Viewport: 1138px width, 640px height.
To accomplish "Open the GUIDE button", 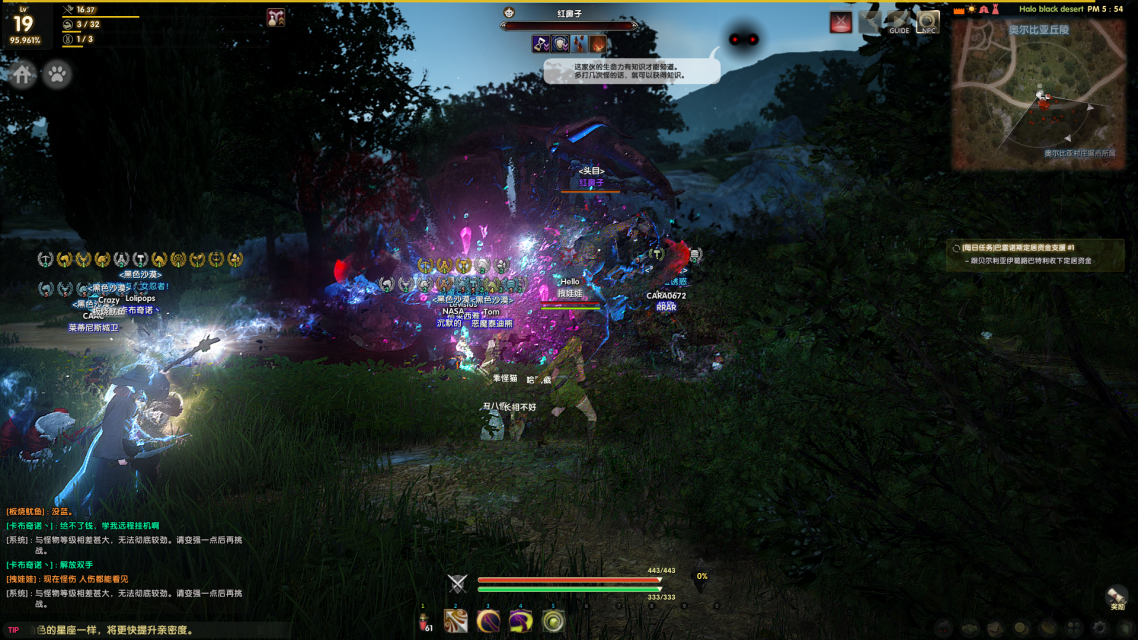I will point(900,22).
